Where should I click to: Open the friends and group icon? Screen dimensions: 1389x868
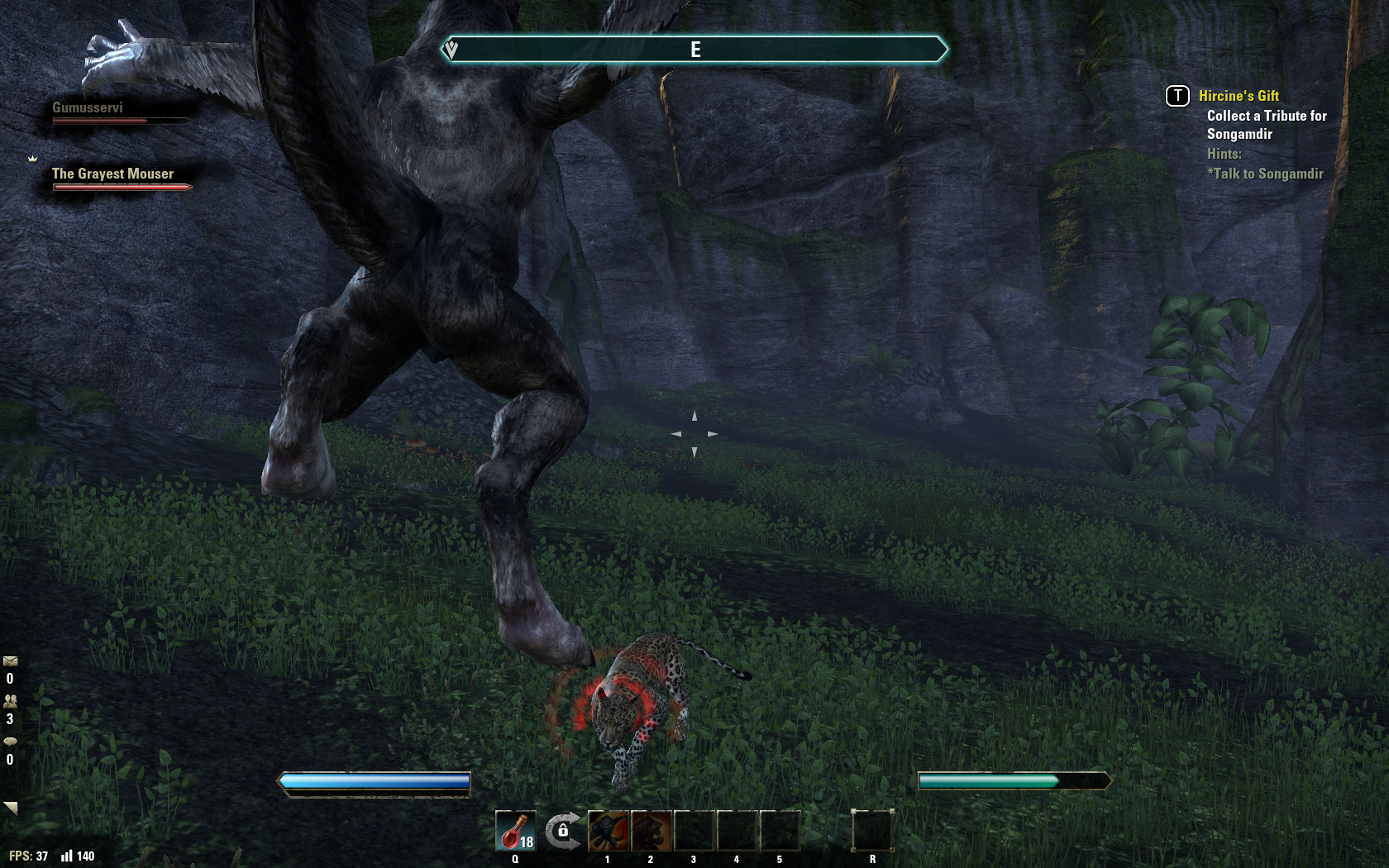(x=10, y=701)
